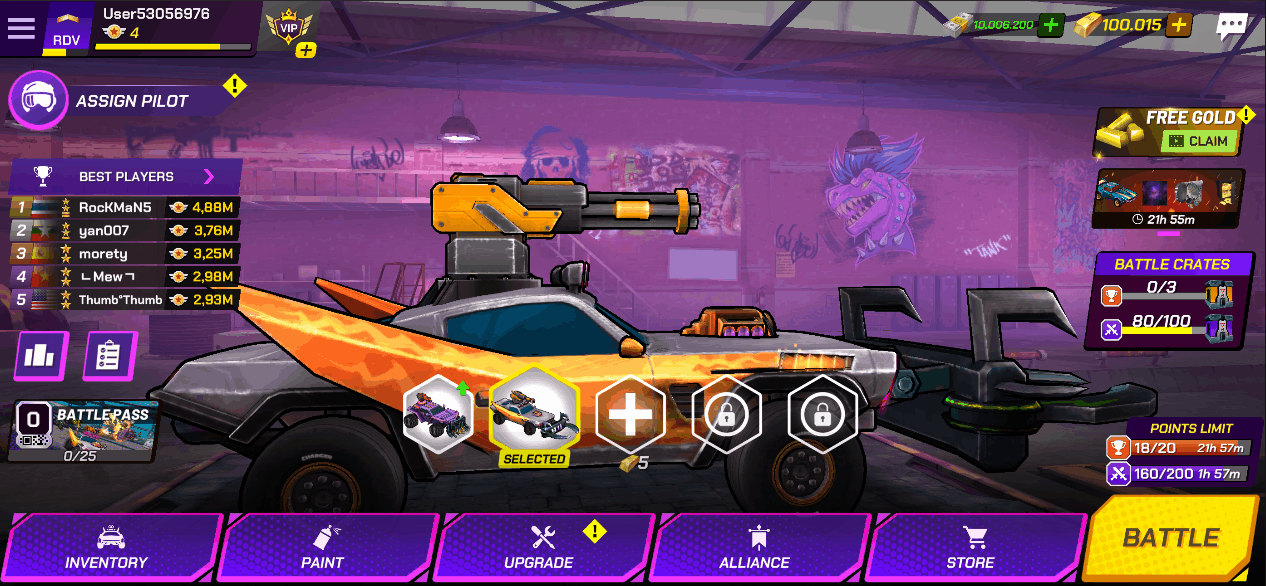Viewport: 1266px width, 586px height.
Task: Open the ranking podium icon
Action: (x=41, y=356)
